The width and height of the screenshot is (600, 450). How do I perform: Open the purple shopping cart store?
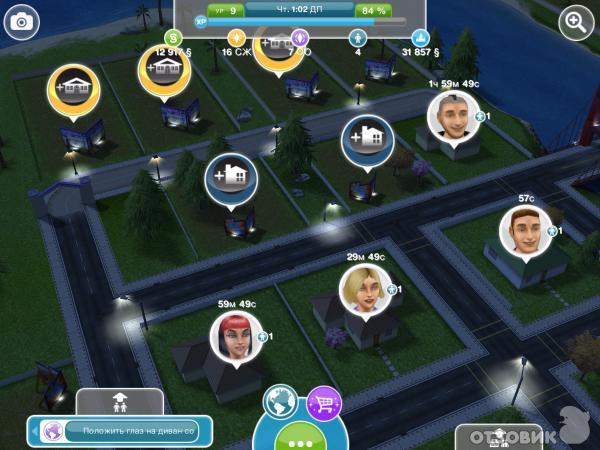(x=323, y=401)
